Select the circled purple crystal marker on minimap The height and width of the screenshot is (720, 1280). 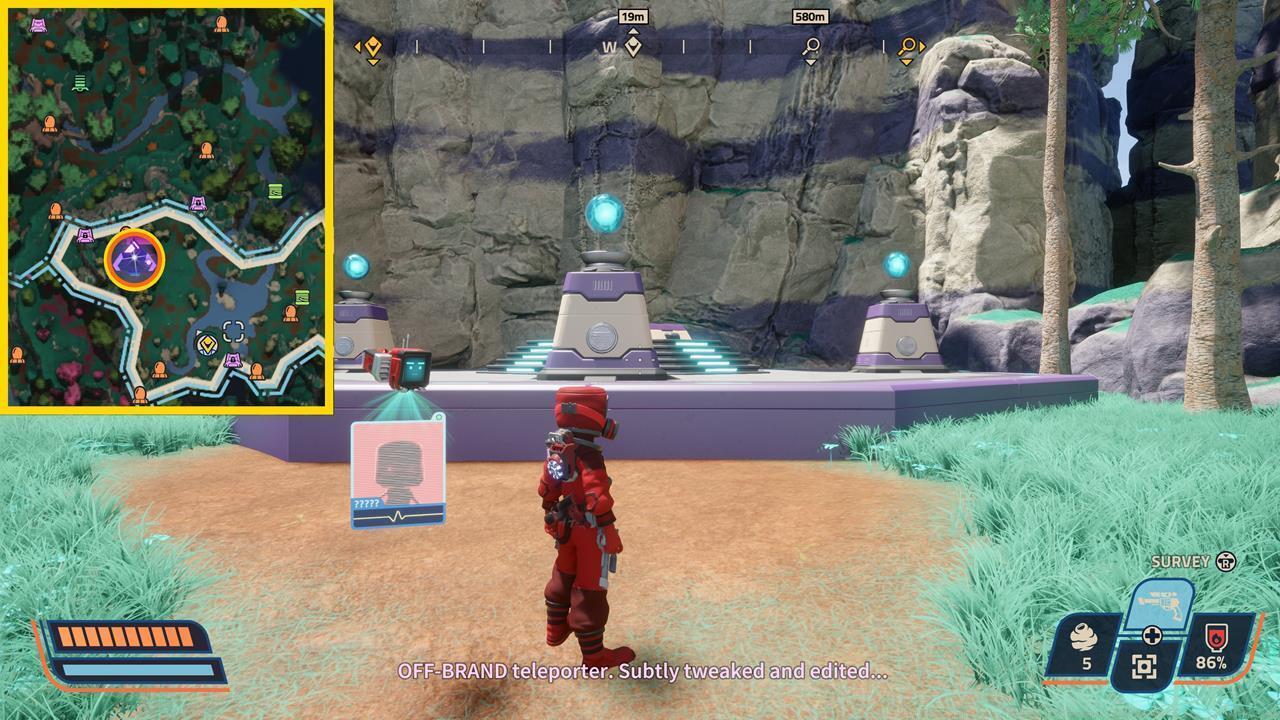133,257
